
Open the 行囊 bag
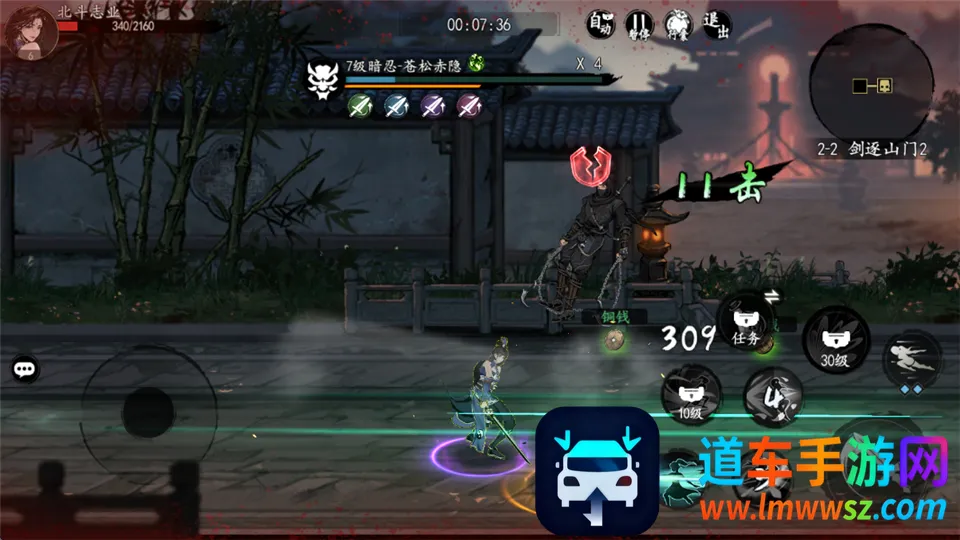(676, 24)
